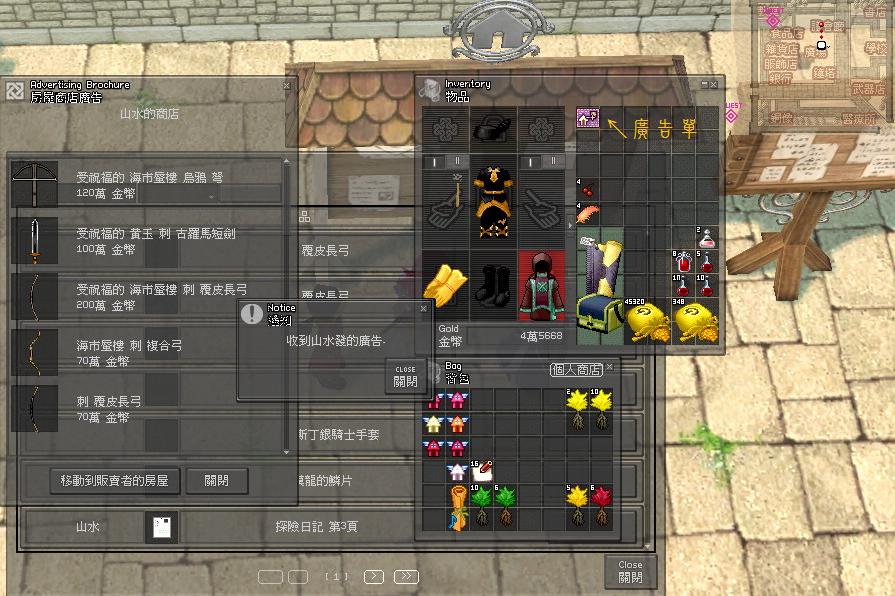895x596 pixels.
Task: Select the crossbow listing for 120萬 gold
Action: pyautogui.click(x=150, y=184)
